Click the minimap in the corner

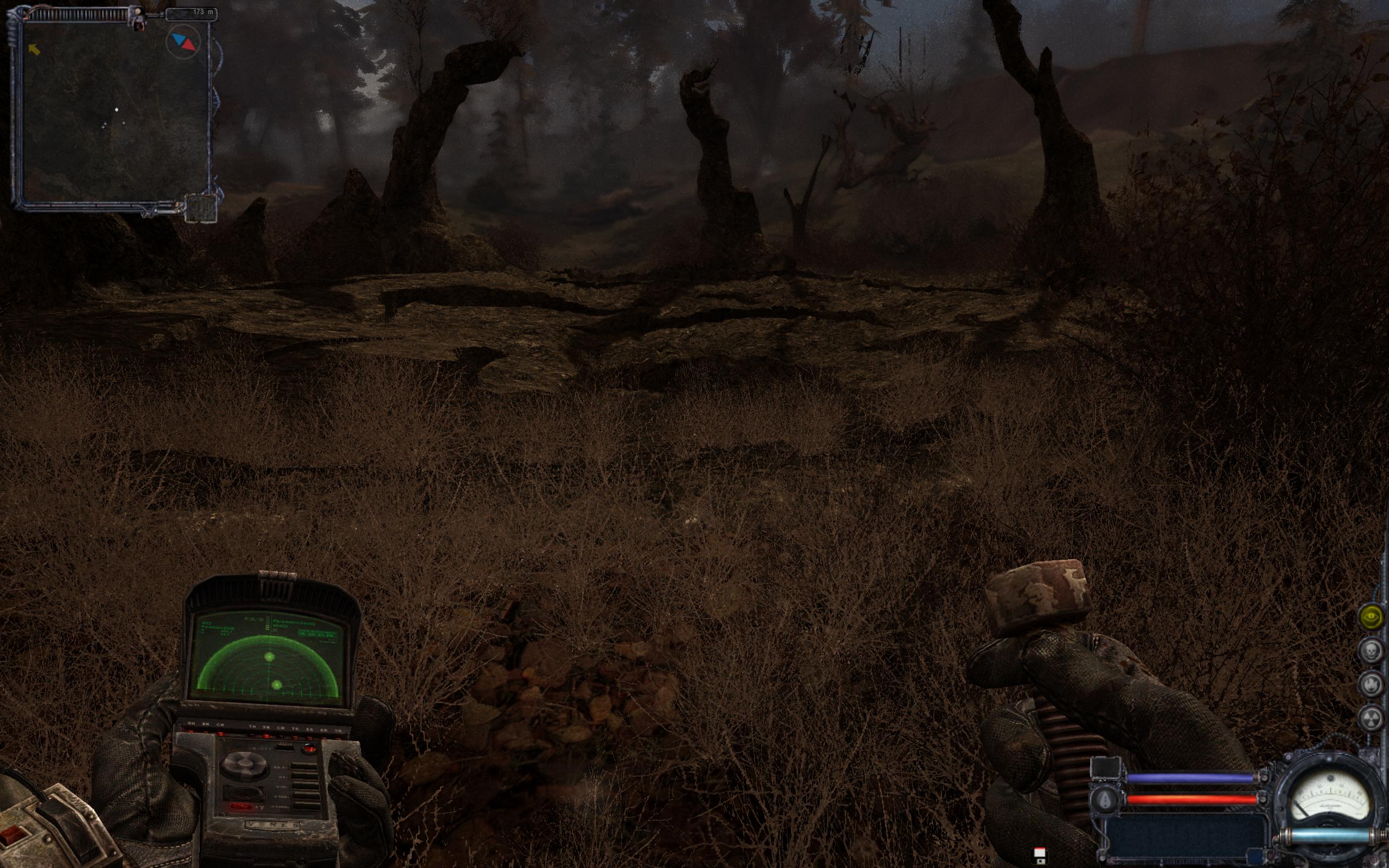pos(115,112)
